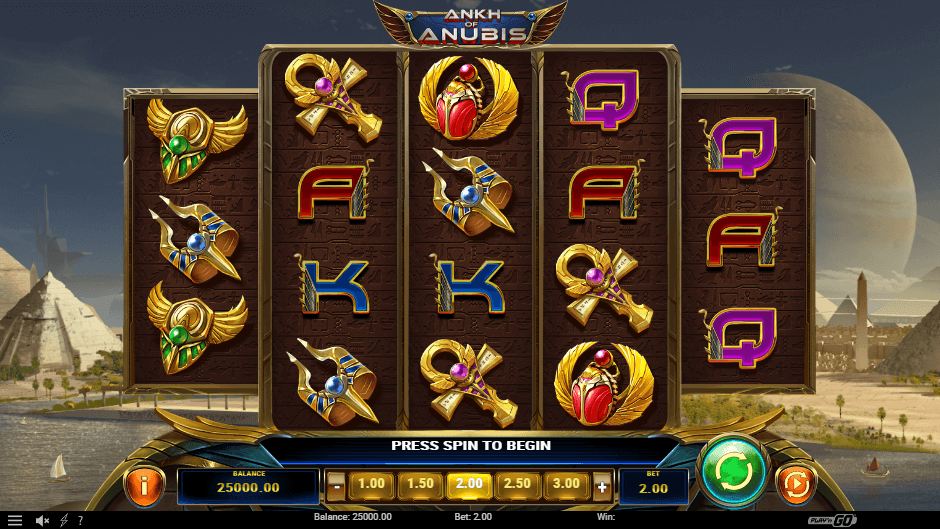Toggle the lightning bolt fast-play option
Screen dimensions: 940x529
[x=64, y=520]
